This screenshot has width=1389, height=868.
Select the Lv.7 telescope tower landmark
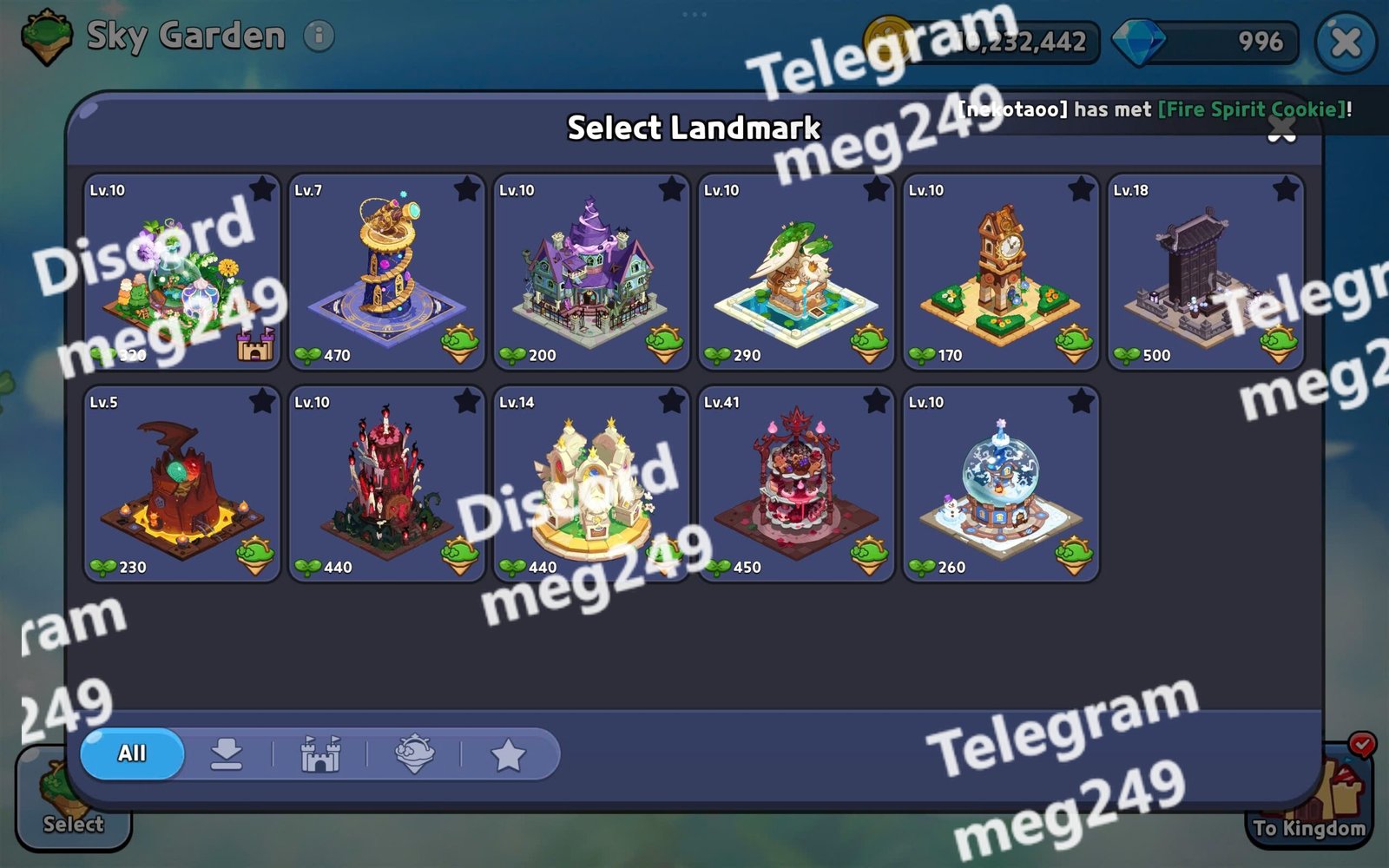tap(385, 272)
